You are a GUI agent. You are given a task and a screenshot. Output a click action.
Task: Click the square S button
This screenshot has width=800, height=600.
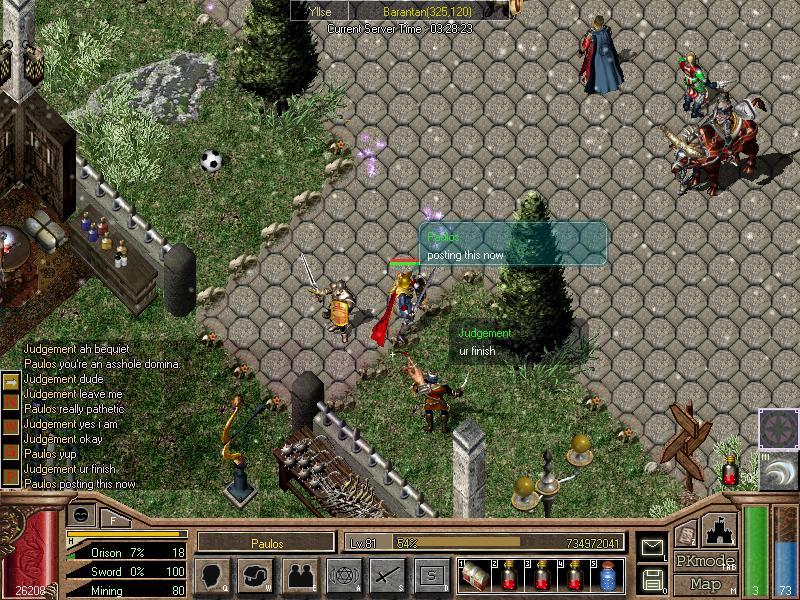tap(431, 575)
